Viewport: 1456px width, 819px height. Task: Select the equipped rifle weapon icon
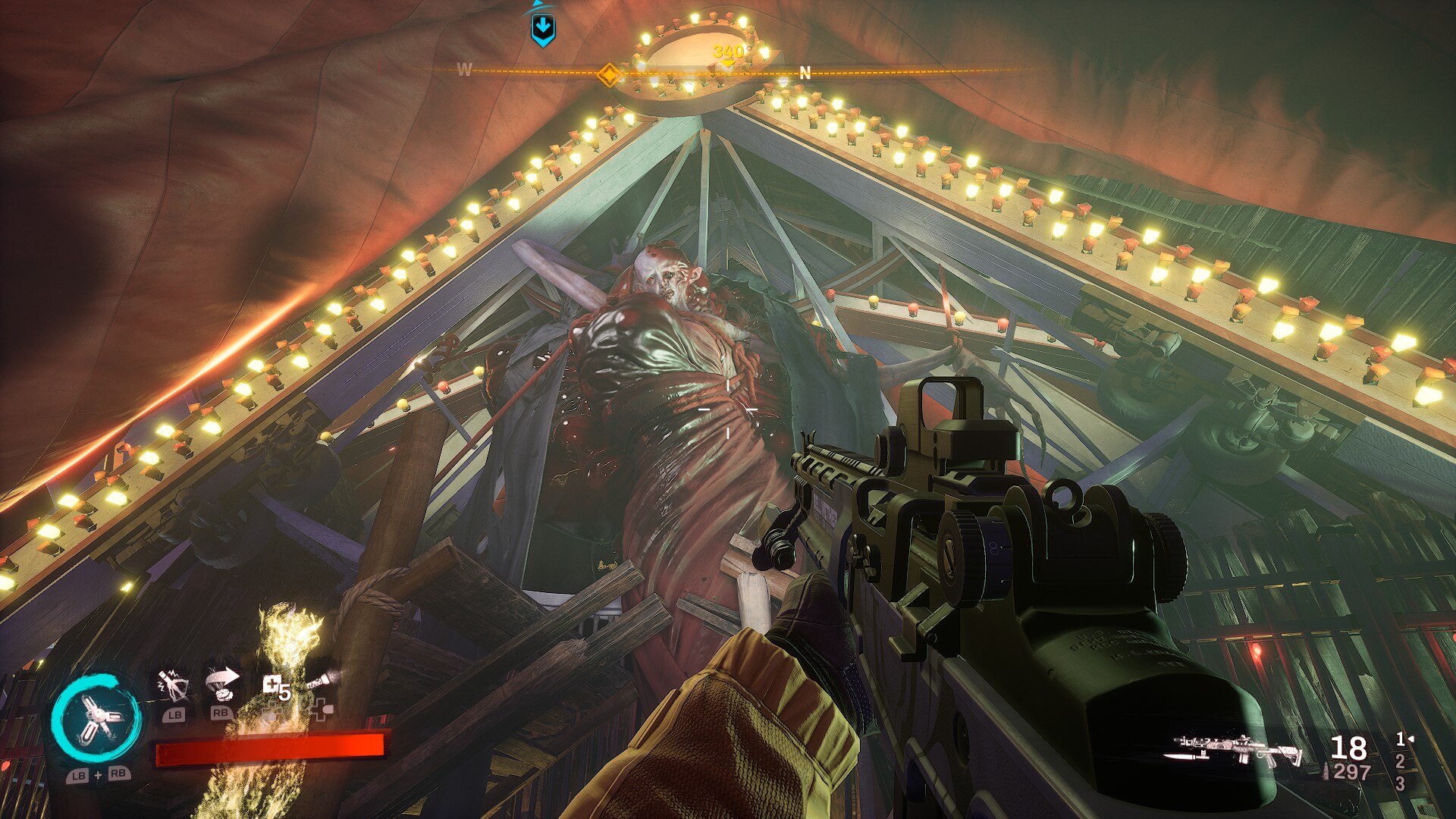click(x=1238, y=749)
